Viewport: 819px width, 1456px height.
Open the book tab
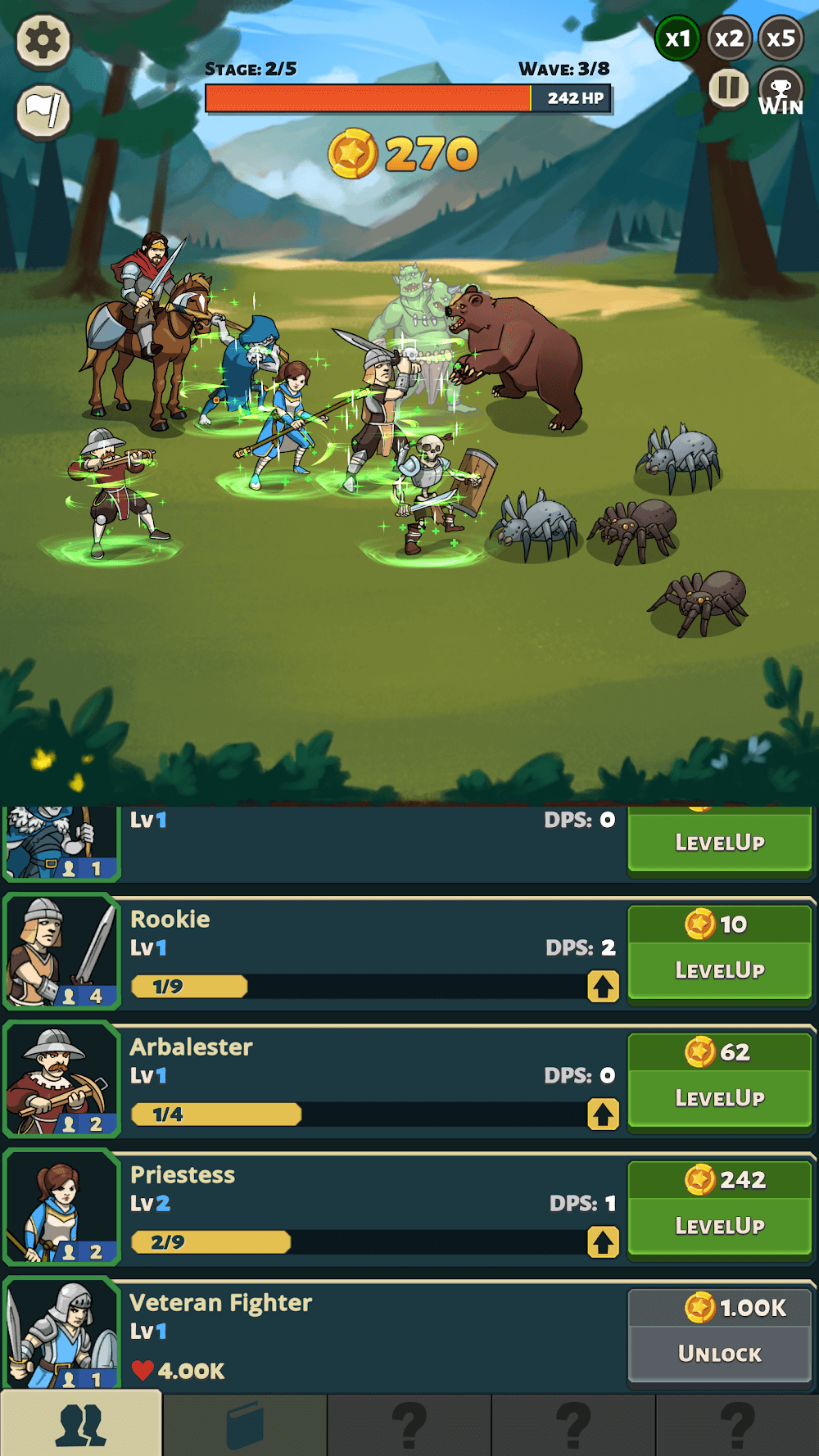point(245,1425)
